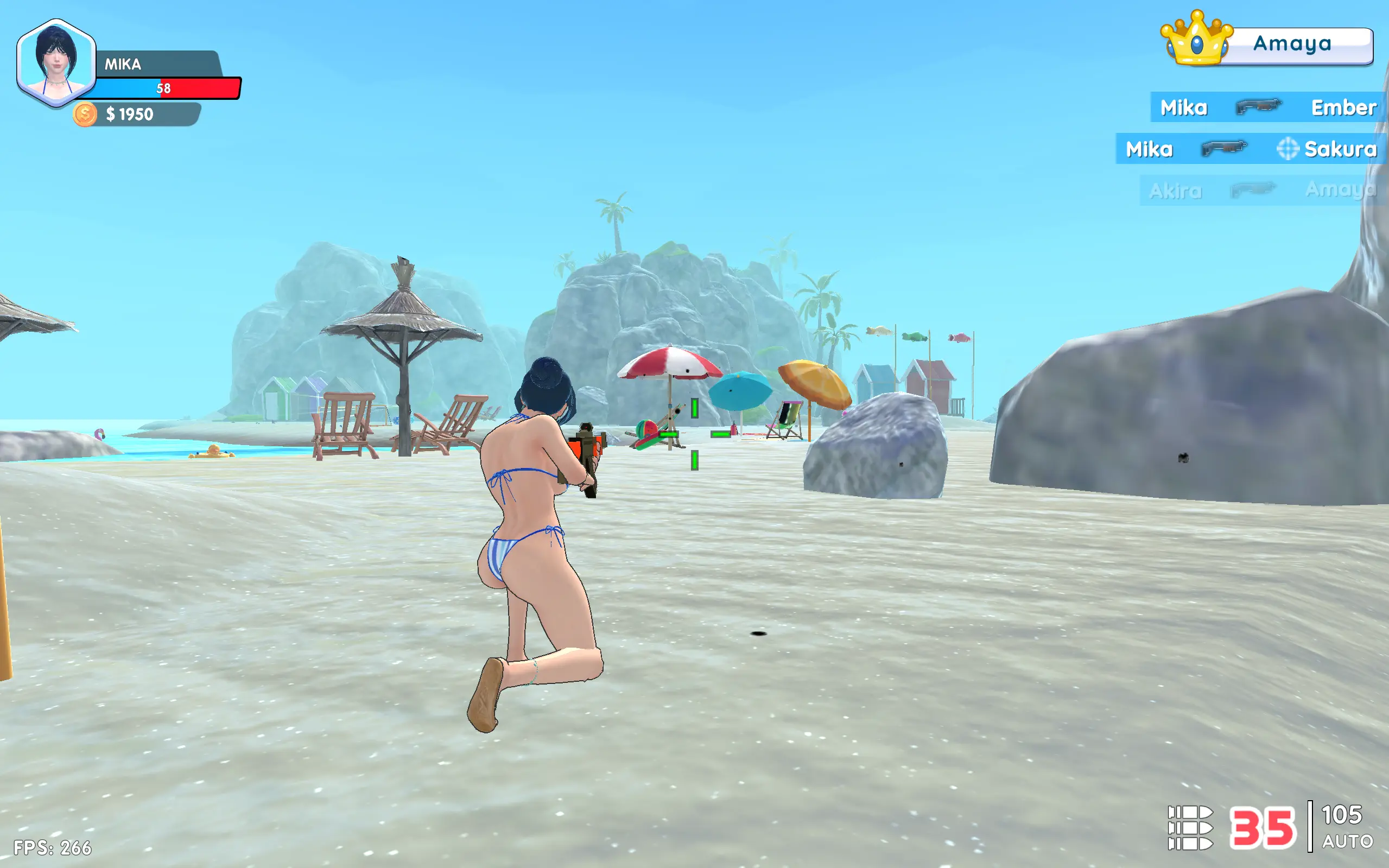Viewport: 1389px width, 868px height.
Task: Click the crown leader badge for Amaya
Action: pyautogui.click(x=1197, y=39)
